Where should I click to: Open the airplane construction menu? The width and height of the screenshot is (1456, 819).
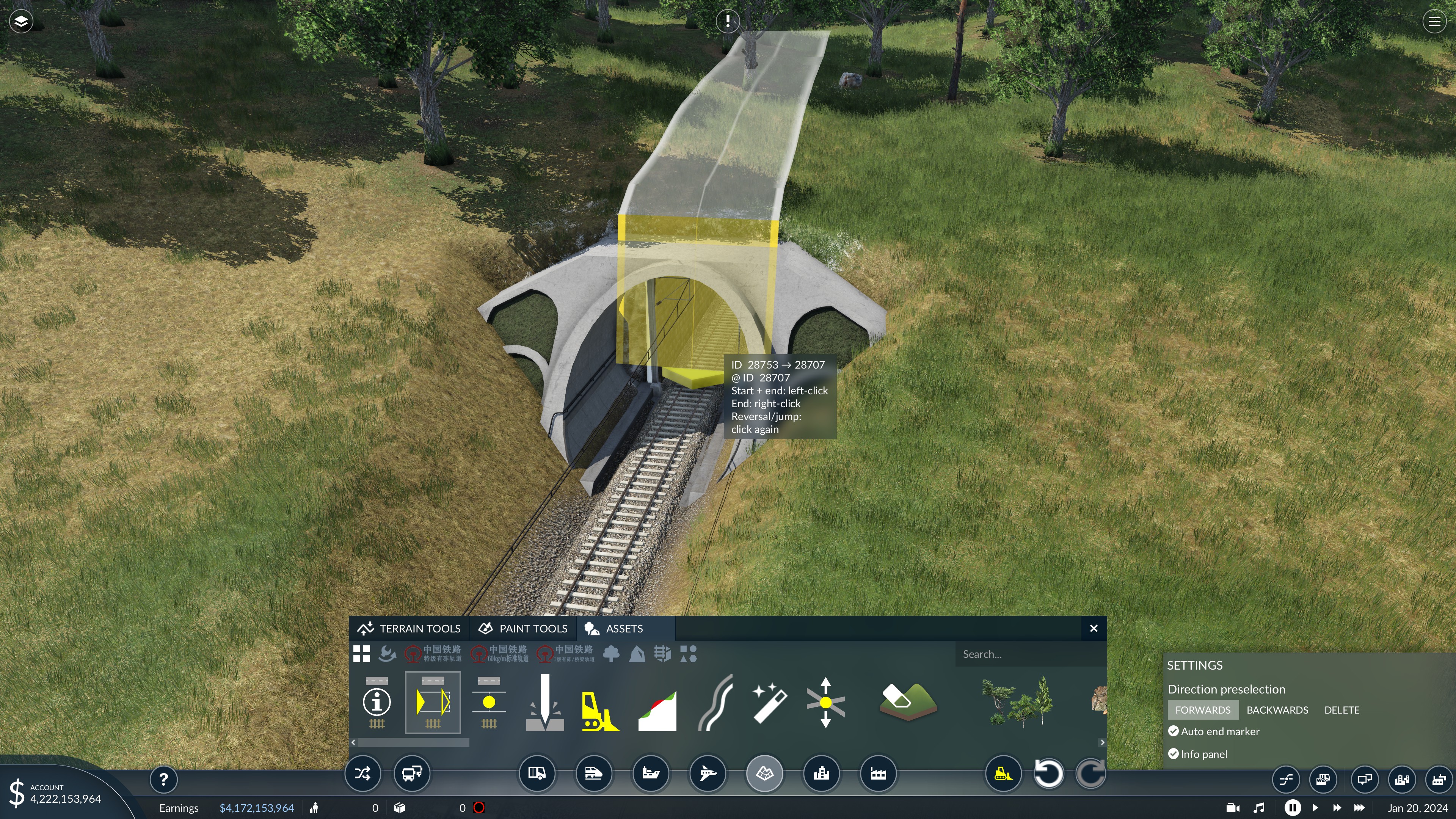(707, 773)
